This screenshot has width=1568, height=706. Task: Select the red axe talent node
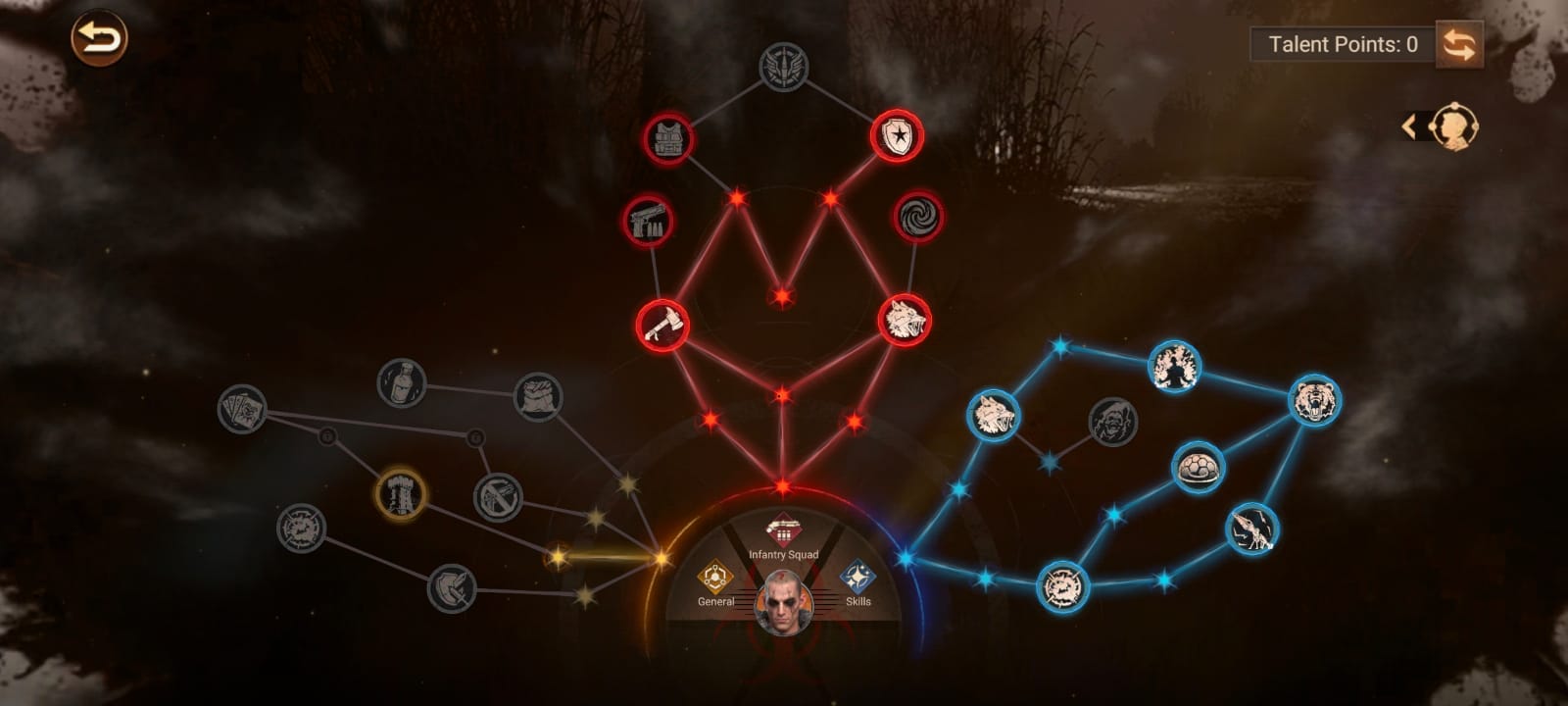[662, 325]
